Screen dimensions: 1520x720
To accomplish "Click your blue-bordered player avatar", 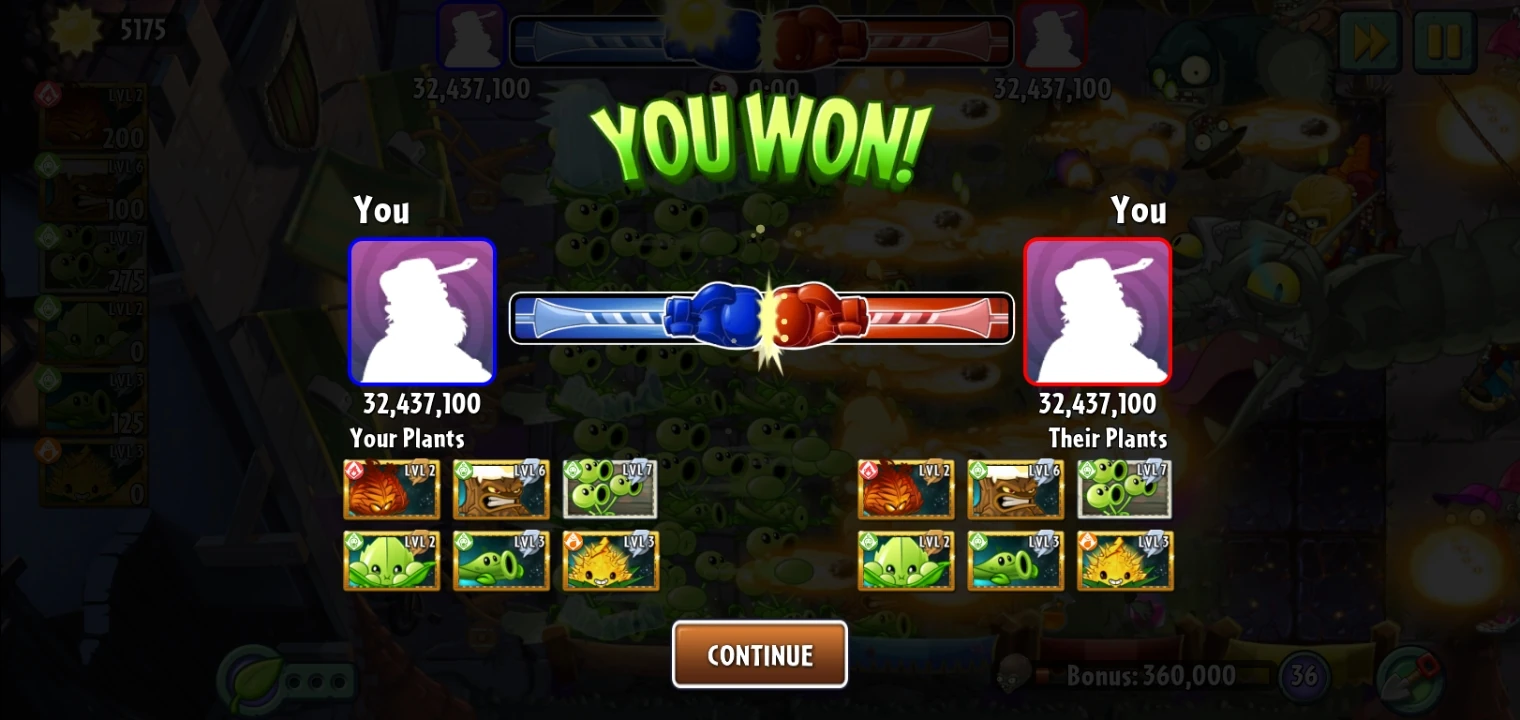I will click(422, 311).
